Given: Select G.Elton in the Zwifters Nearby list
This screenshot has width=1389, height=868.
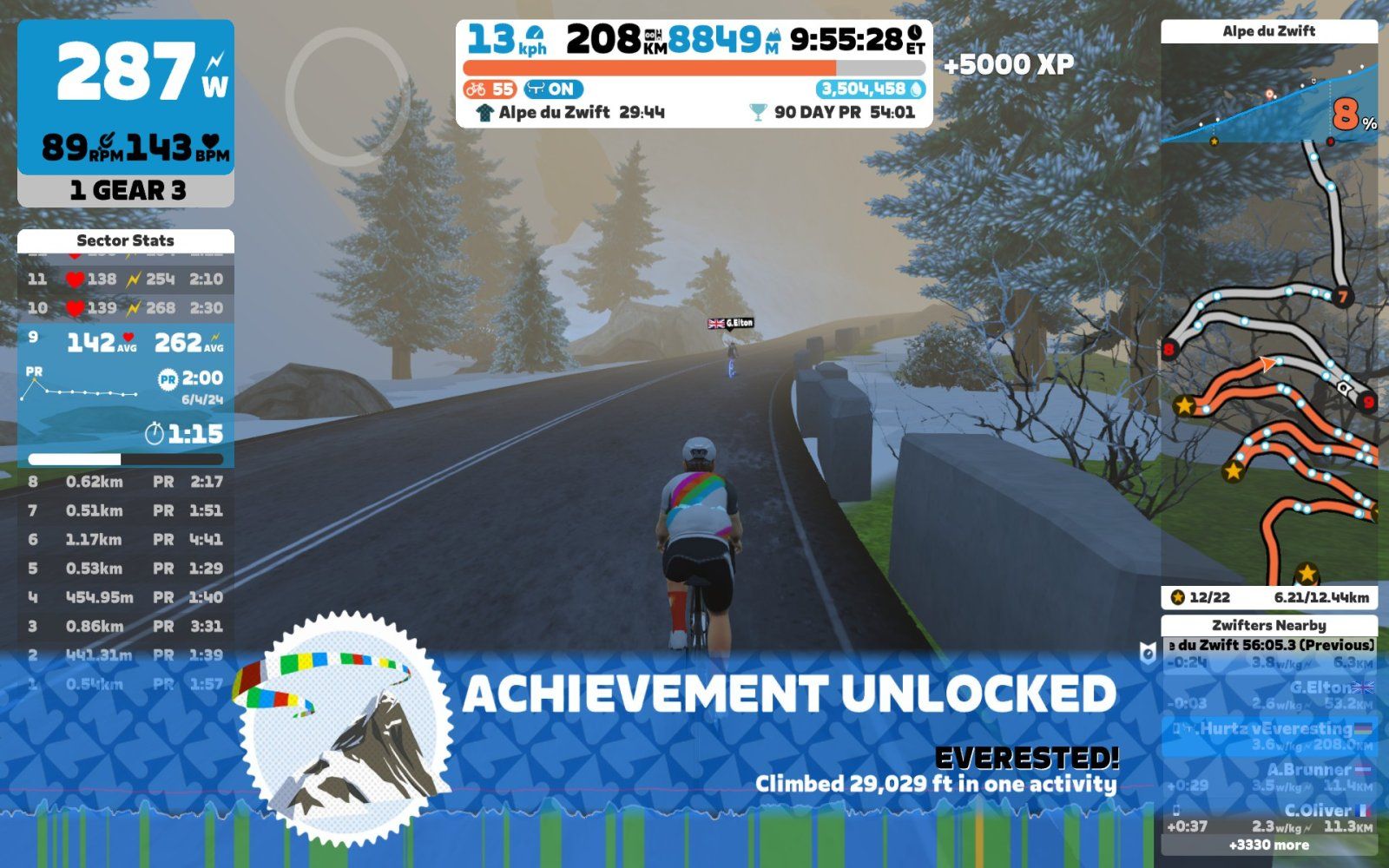Looking at the screenshot, I should (1269, 694).
